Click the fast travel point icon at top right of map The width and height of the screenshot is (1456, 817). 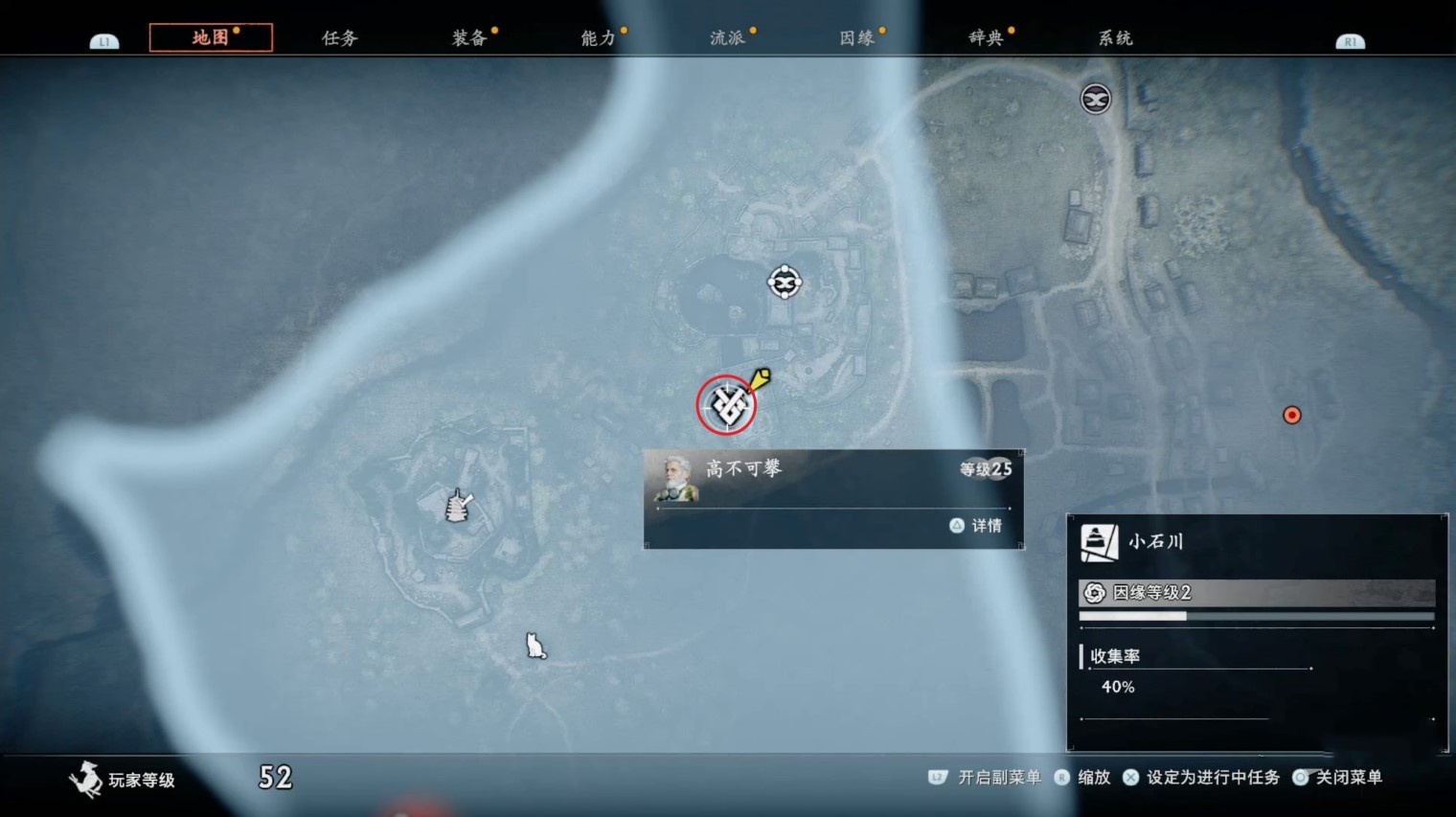tap(1094, 98)
